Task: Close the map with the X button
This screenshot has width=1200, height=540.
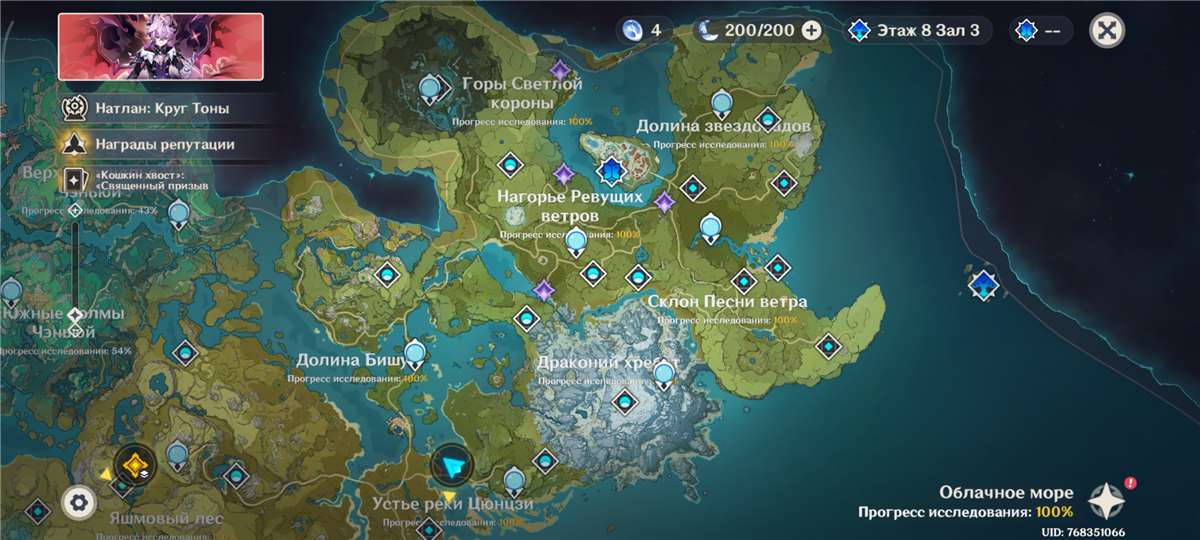Action: tap(1106, 30)
